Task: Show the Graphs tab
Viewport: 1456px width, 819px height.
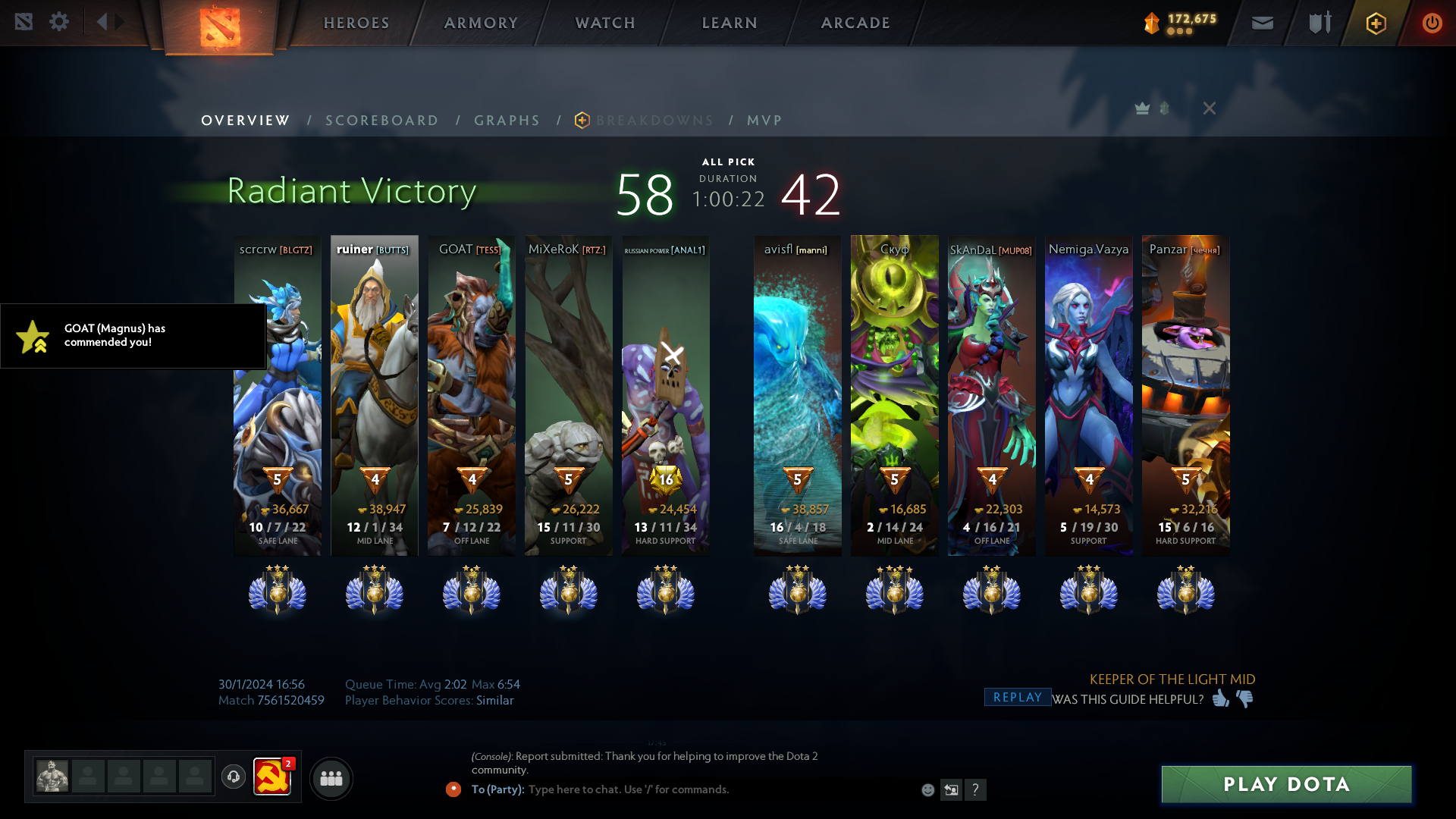Action: pos(507,121)
